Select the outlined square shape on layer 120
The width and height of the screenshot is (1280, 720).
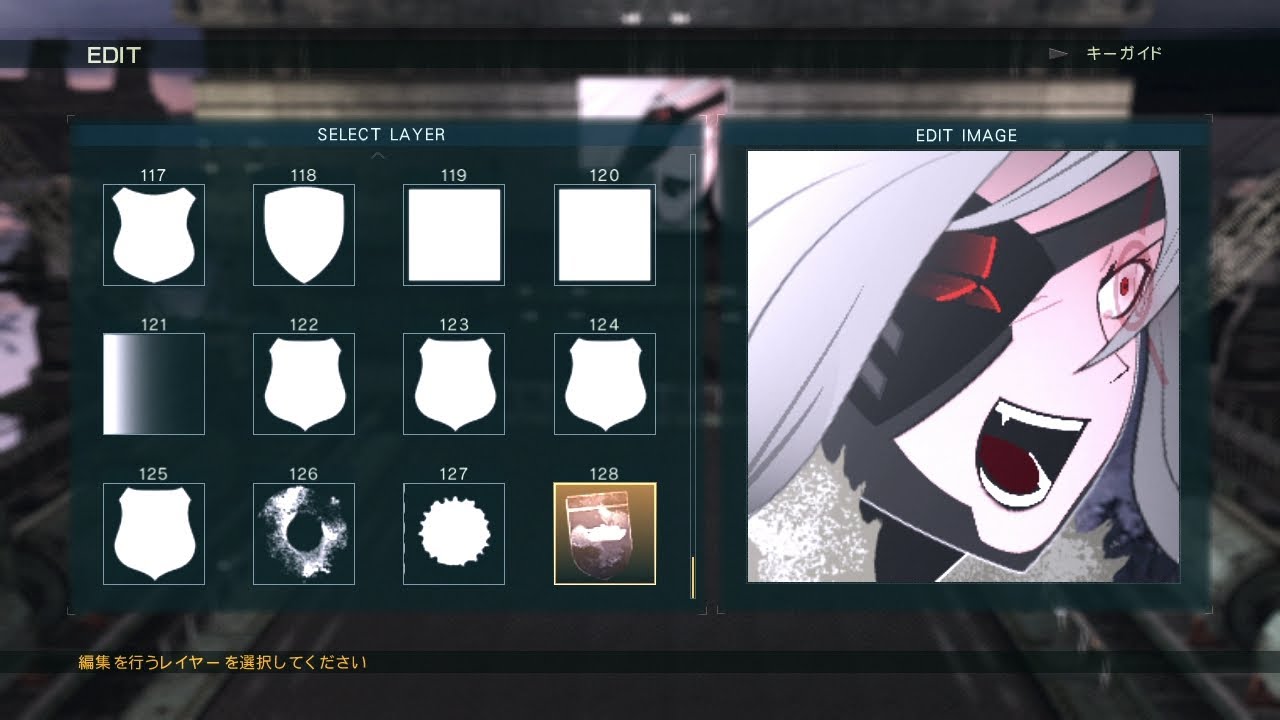pos(604,234)
